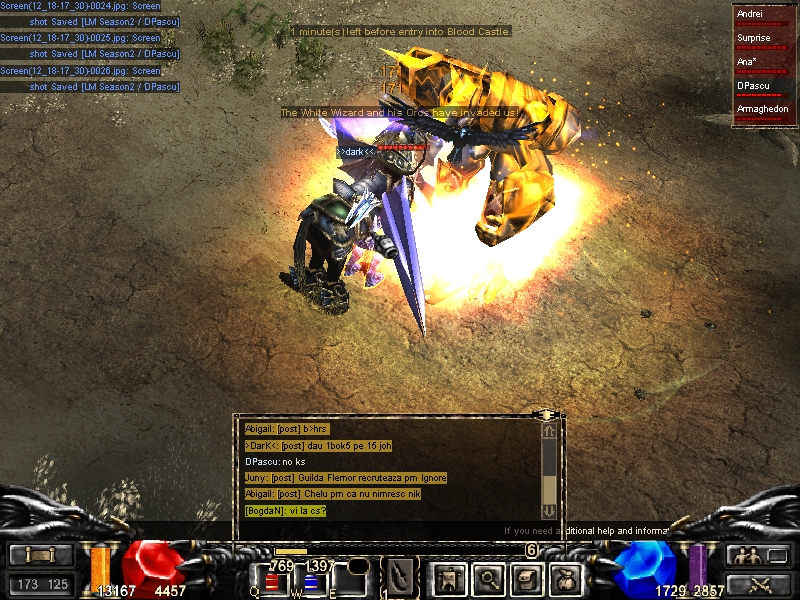The image size is (800, 600).
Task: Select party member Ana*
Action: [765, 63]
